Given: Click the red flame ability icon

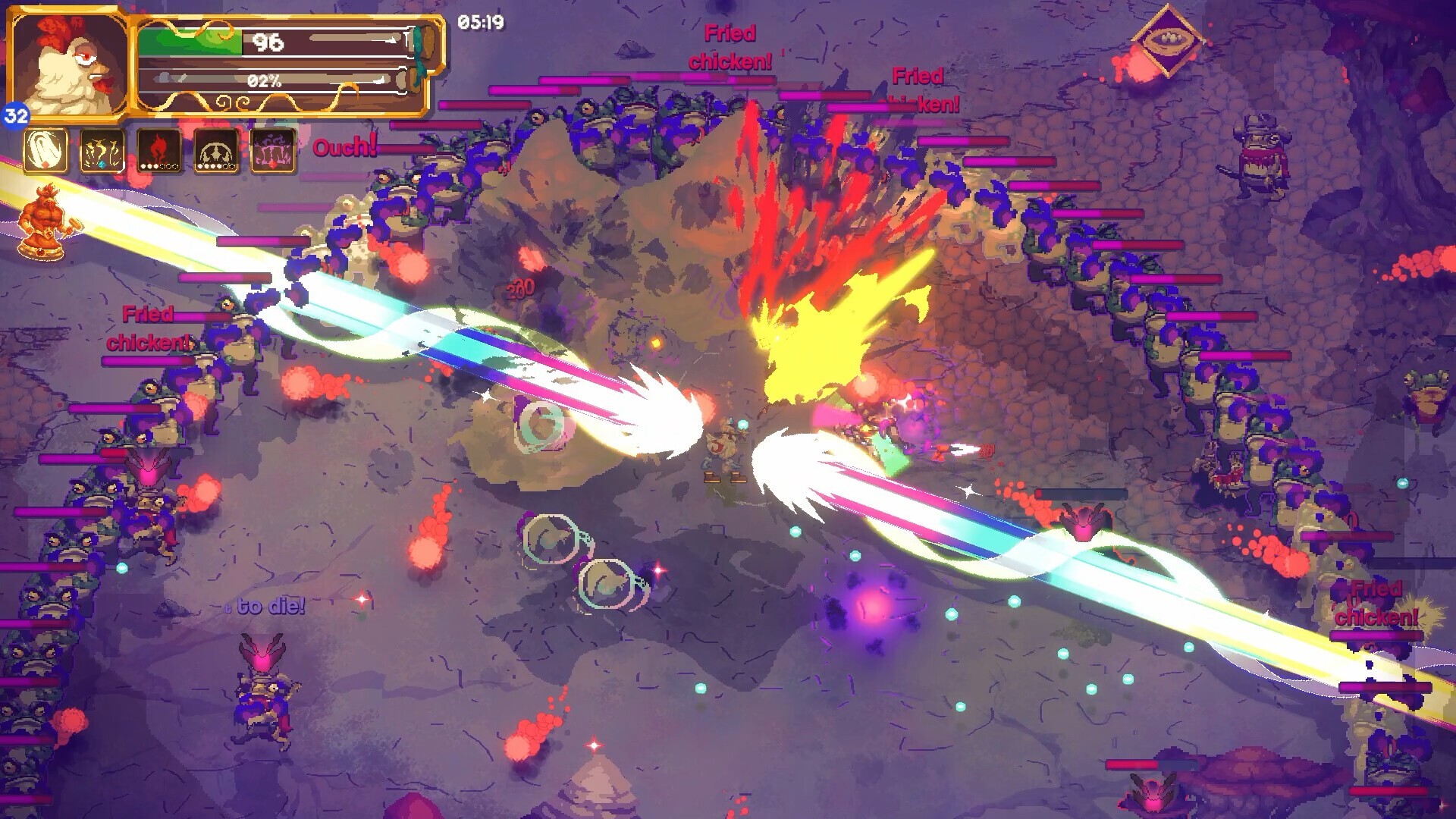Looking at the screenshot, I should click(x=160, y=150).
